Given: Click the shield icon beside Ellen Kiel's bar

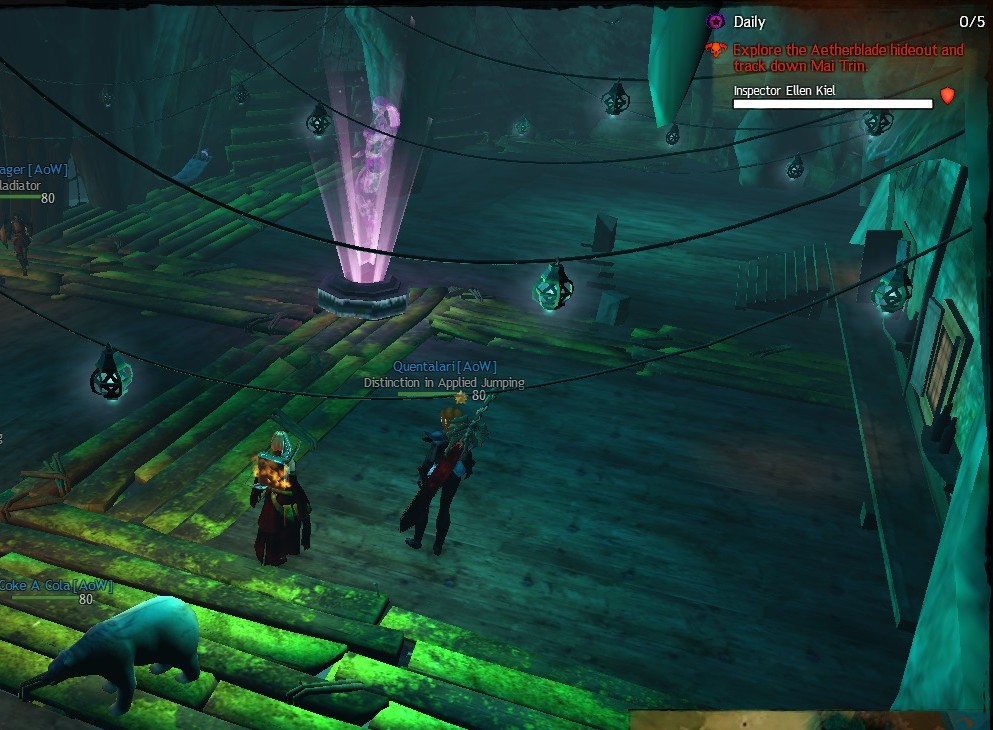Looking at the screenshot, I should pyautogui.click(x=947, y=96).
